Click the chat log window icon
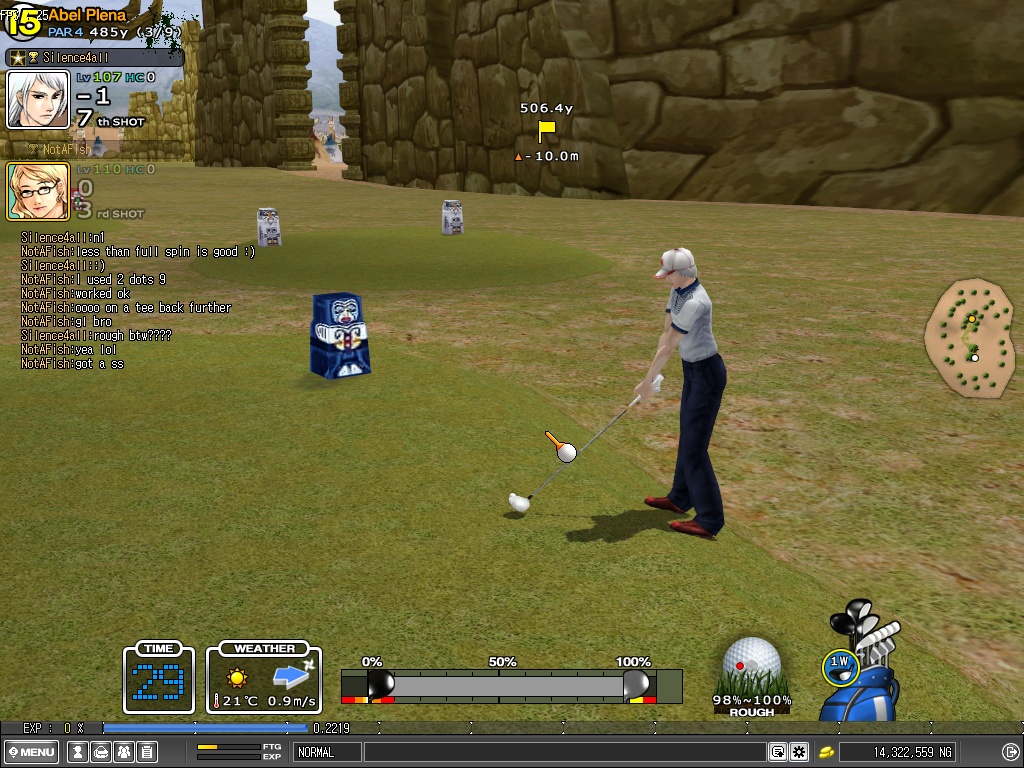 pyautogui.click(x=777, y=752)
